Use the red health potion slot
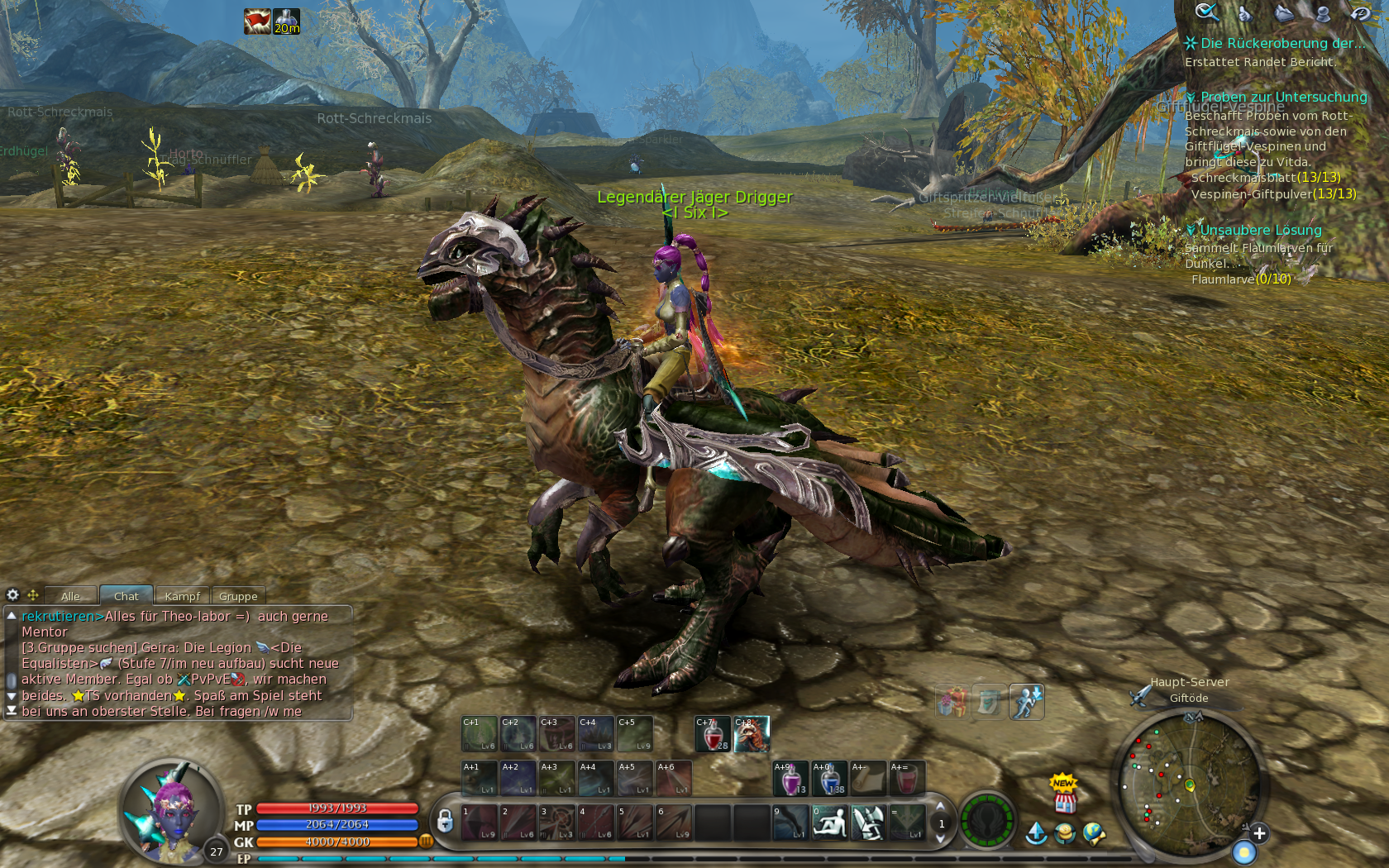This screenshot has height=868, width=1389. pyautogui.click(x=713, y=734)
